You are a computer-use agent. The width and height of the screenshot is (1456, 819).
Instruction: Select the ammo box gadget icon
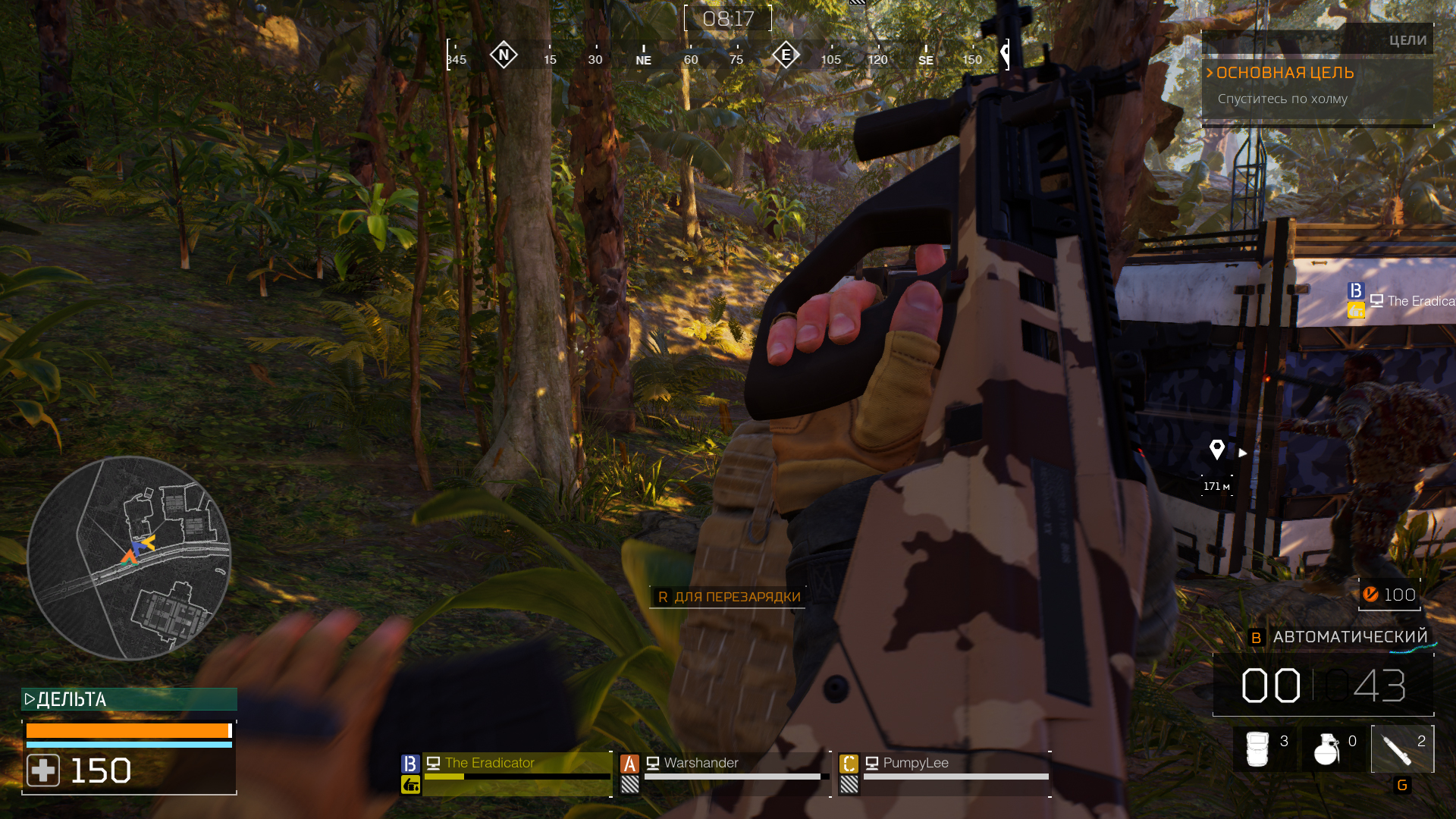(1260, 748)
